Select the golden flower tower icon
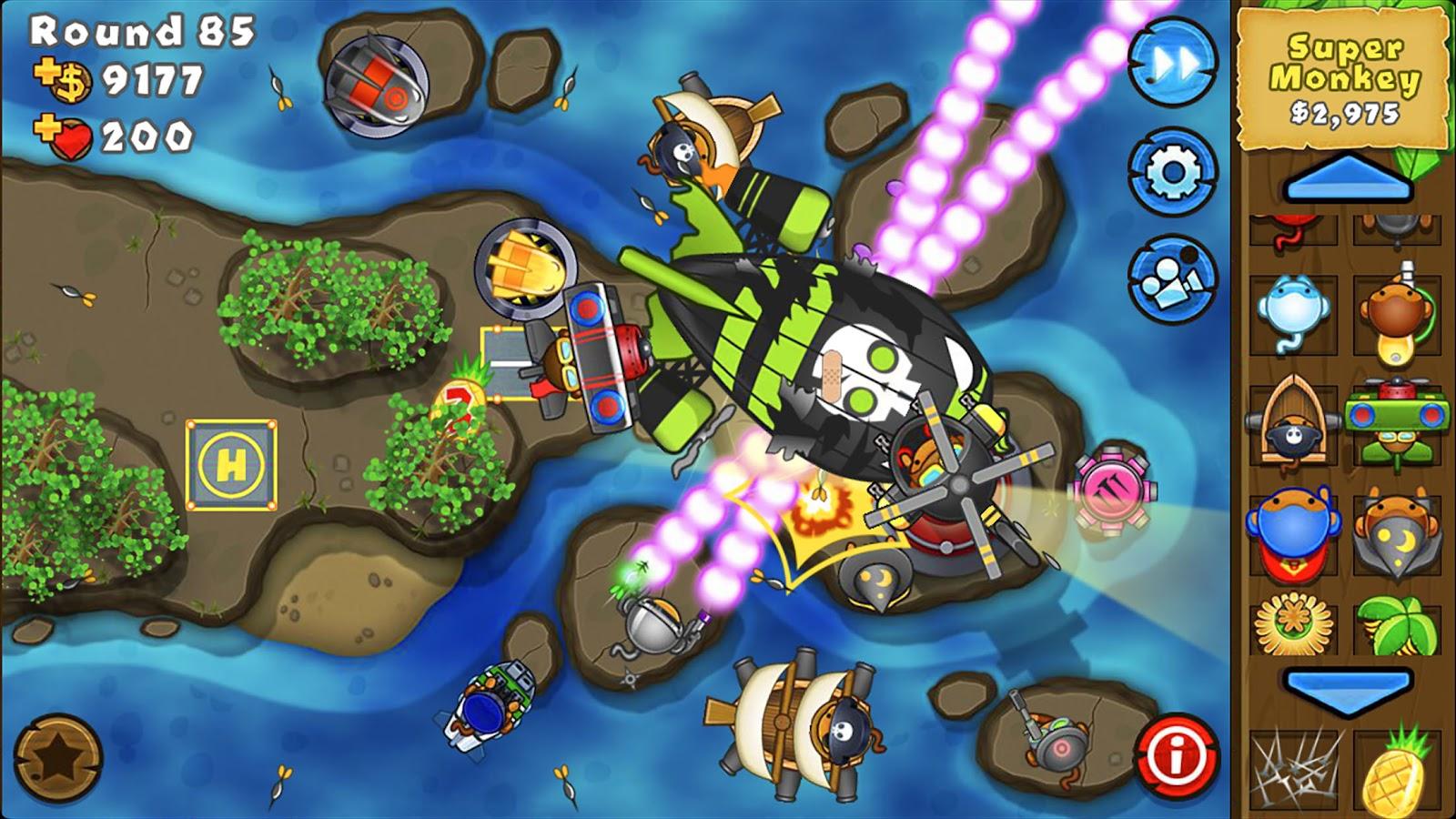 tap(1295, 623)
